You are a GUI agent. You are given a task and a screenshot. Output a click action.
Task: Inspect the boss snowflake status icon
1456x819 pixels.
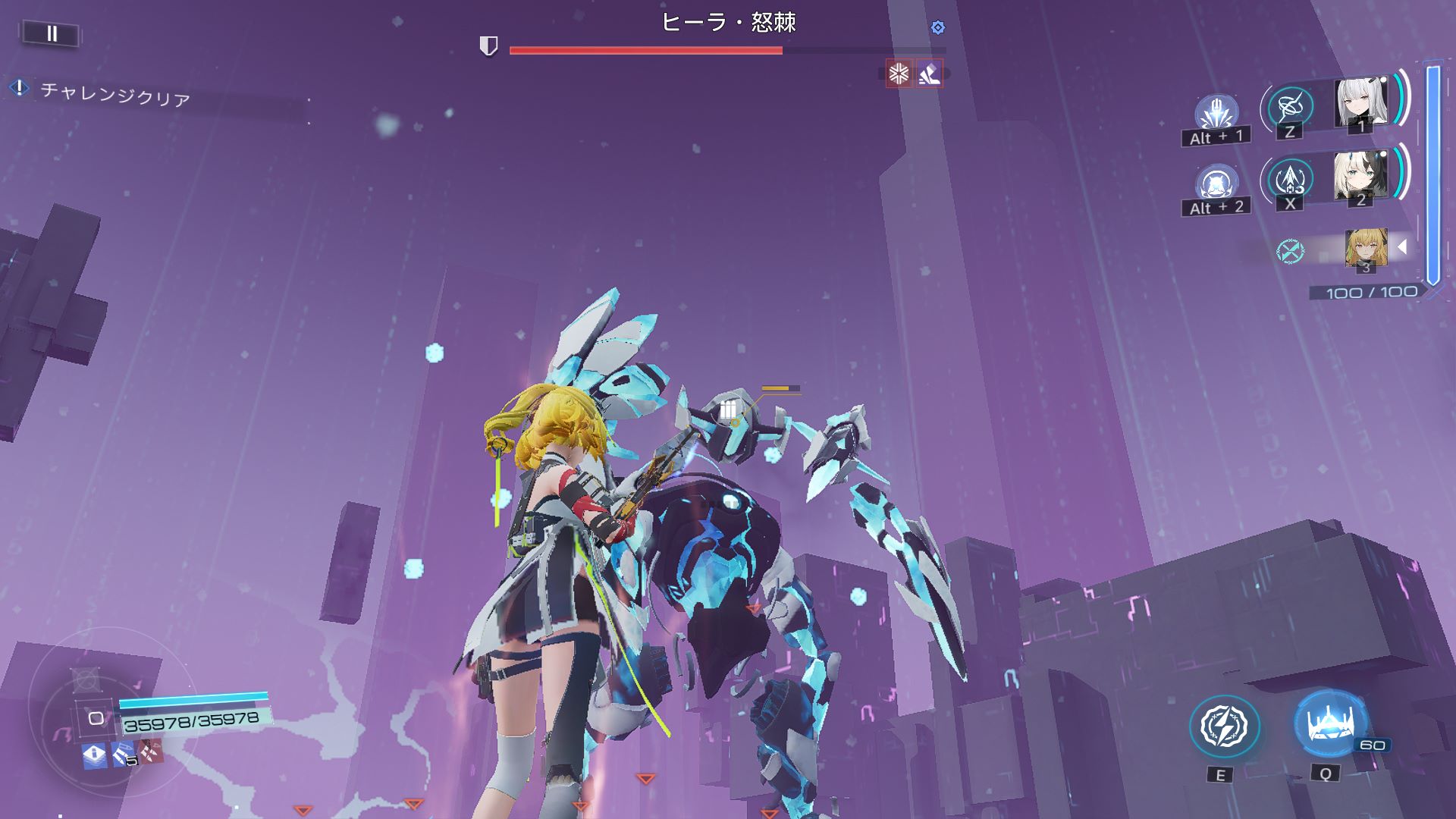click(x=899, y=74)
